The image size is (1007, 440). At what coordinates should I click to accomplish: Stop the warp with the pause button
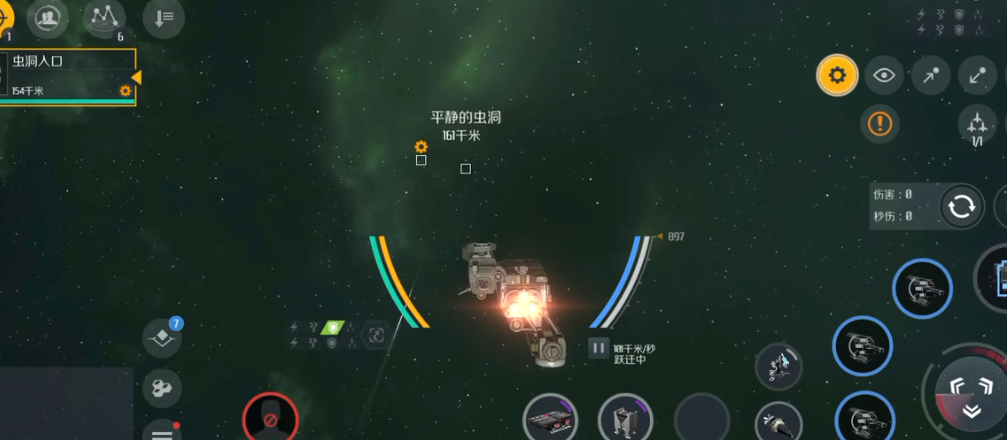(x=598, y=348)
